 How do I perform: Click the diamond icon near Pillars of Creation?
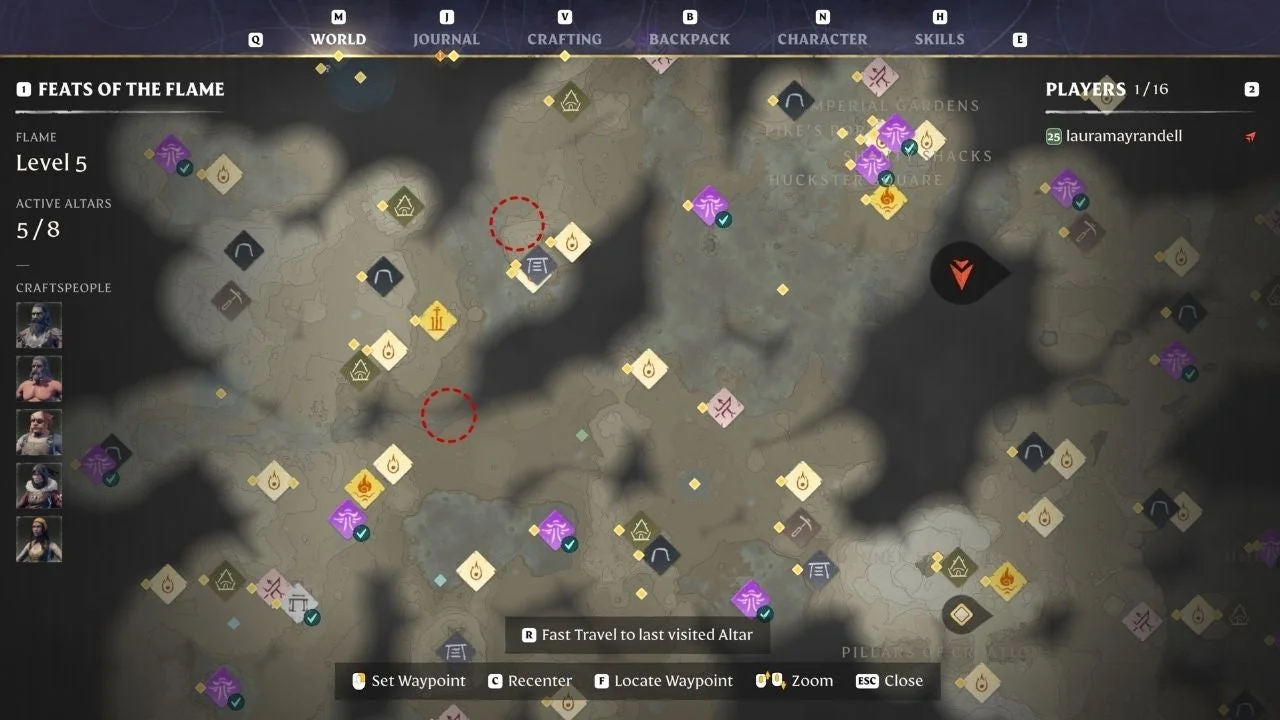click(963, 614)
